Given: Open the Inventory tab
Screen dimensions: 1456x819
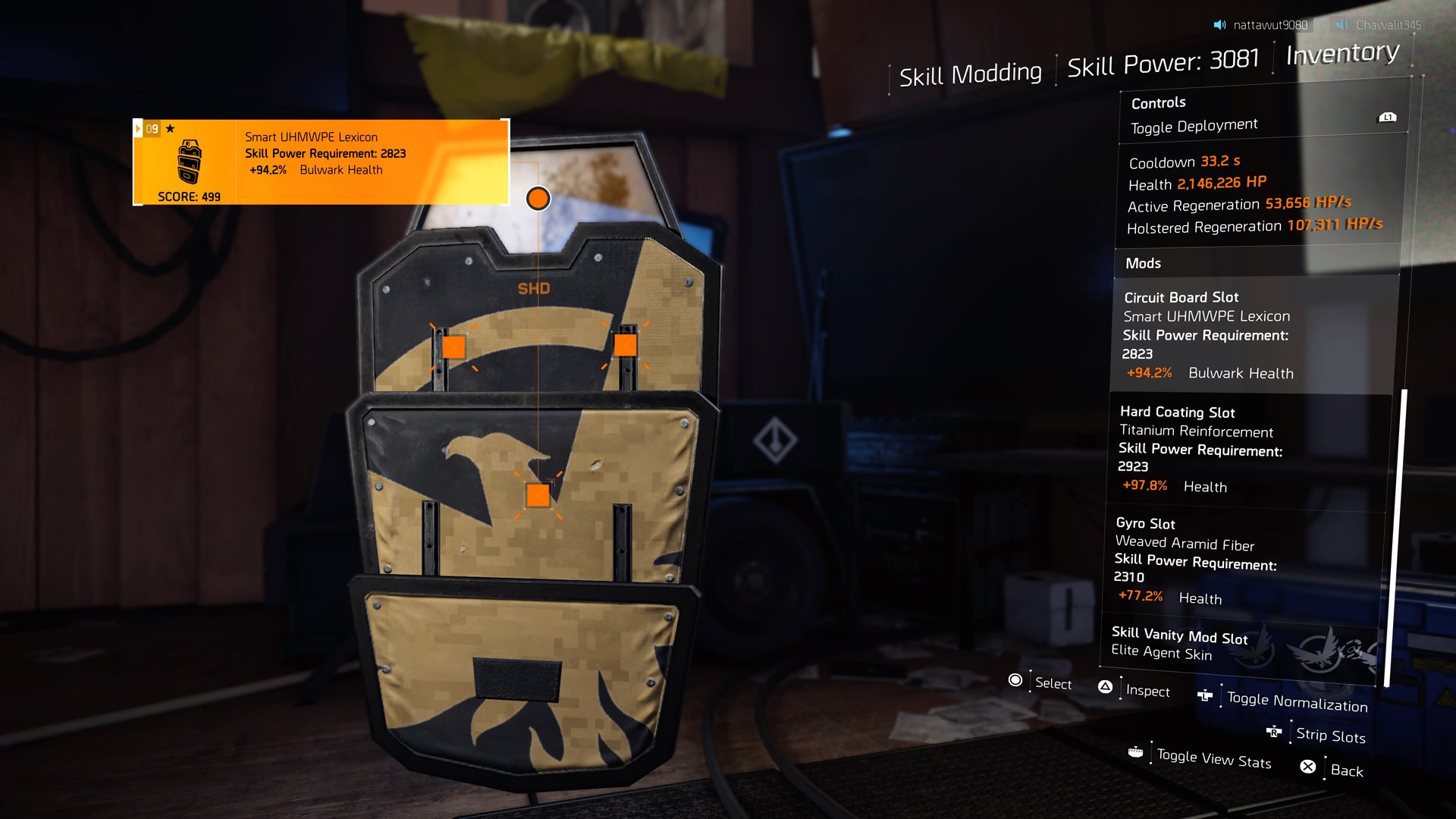Looking at the screenshot, I should coord(1341,53).
